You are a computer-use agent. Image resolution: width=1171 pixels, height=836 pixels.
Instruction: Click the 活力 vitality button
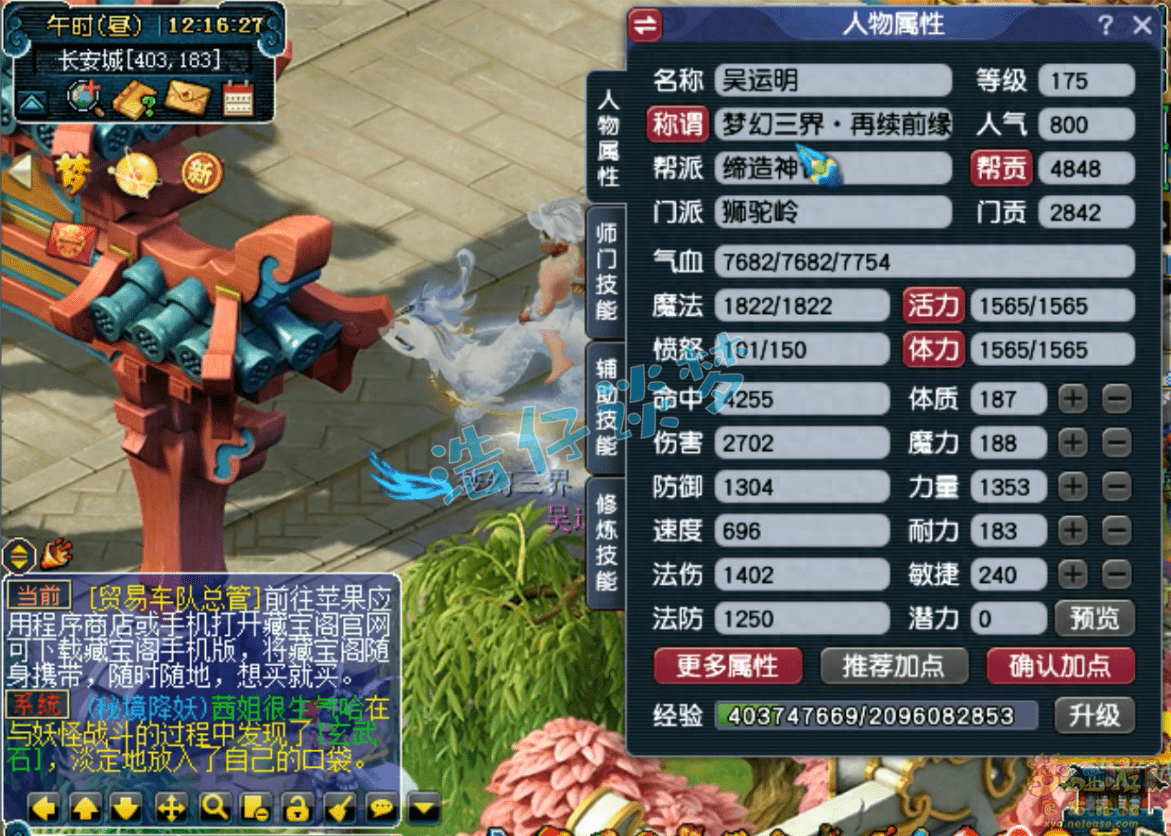[933, 305]
